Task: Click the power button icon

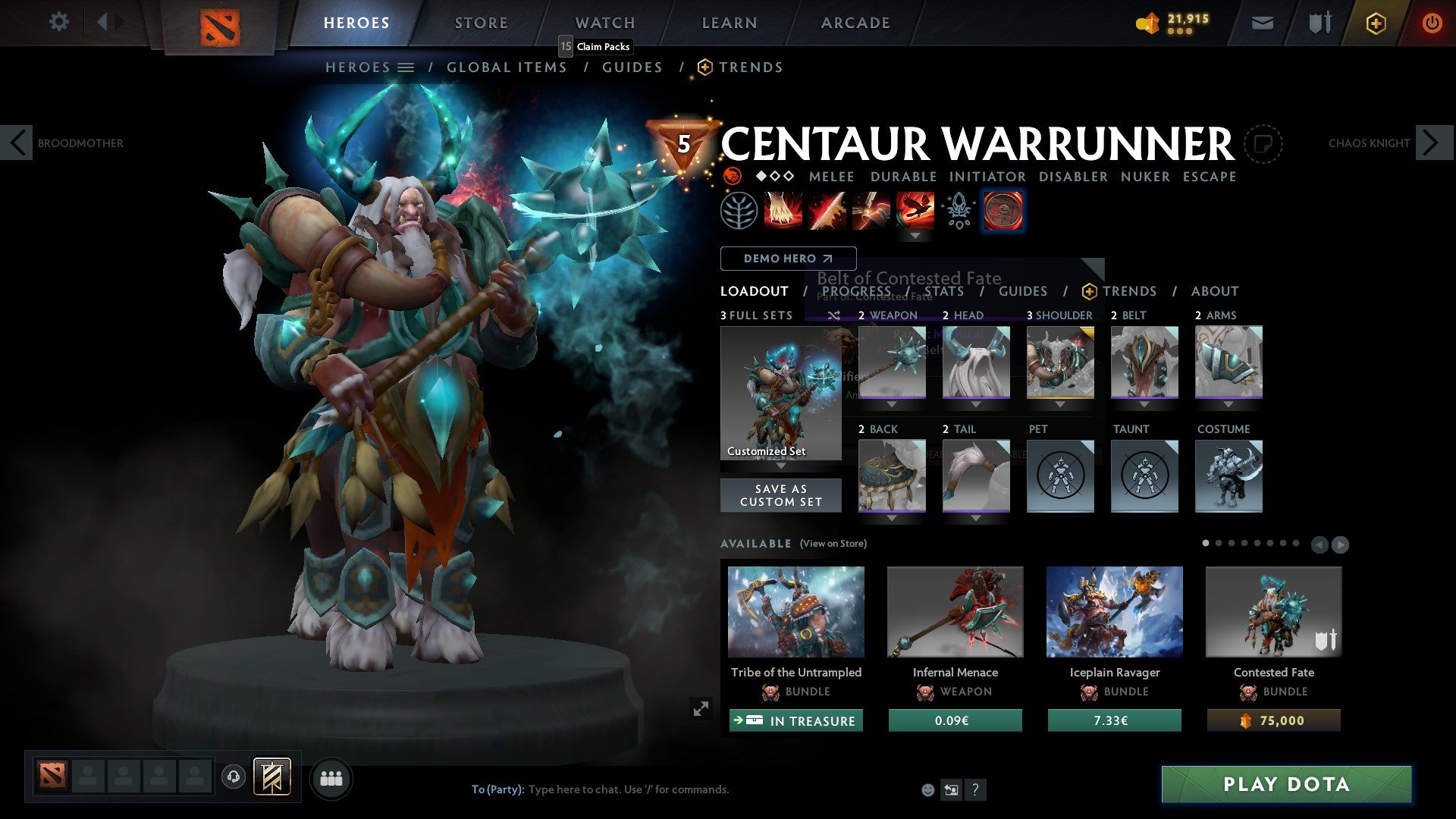Action: pyautogui.click(x=1432, y=23)
